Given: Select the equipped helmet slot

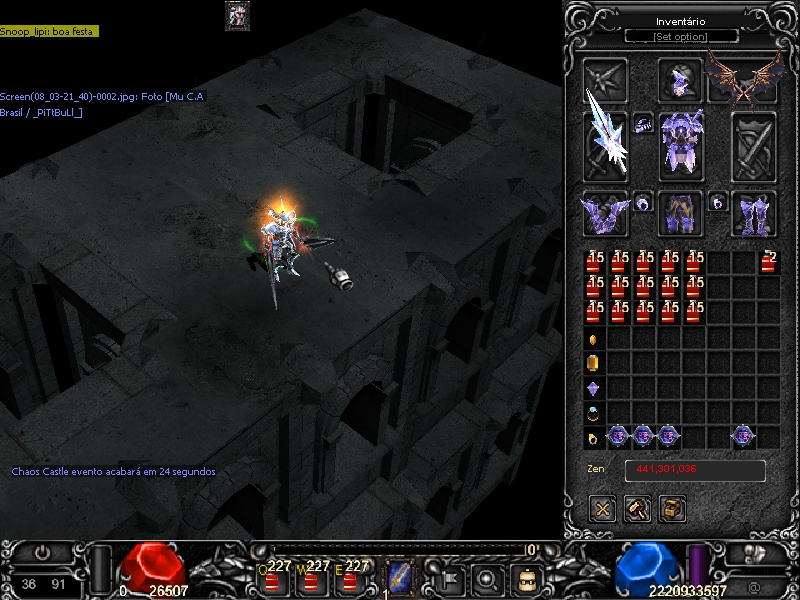Looking at the screenshot, I should (680, 80).
